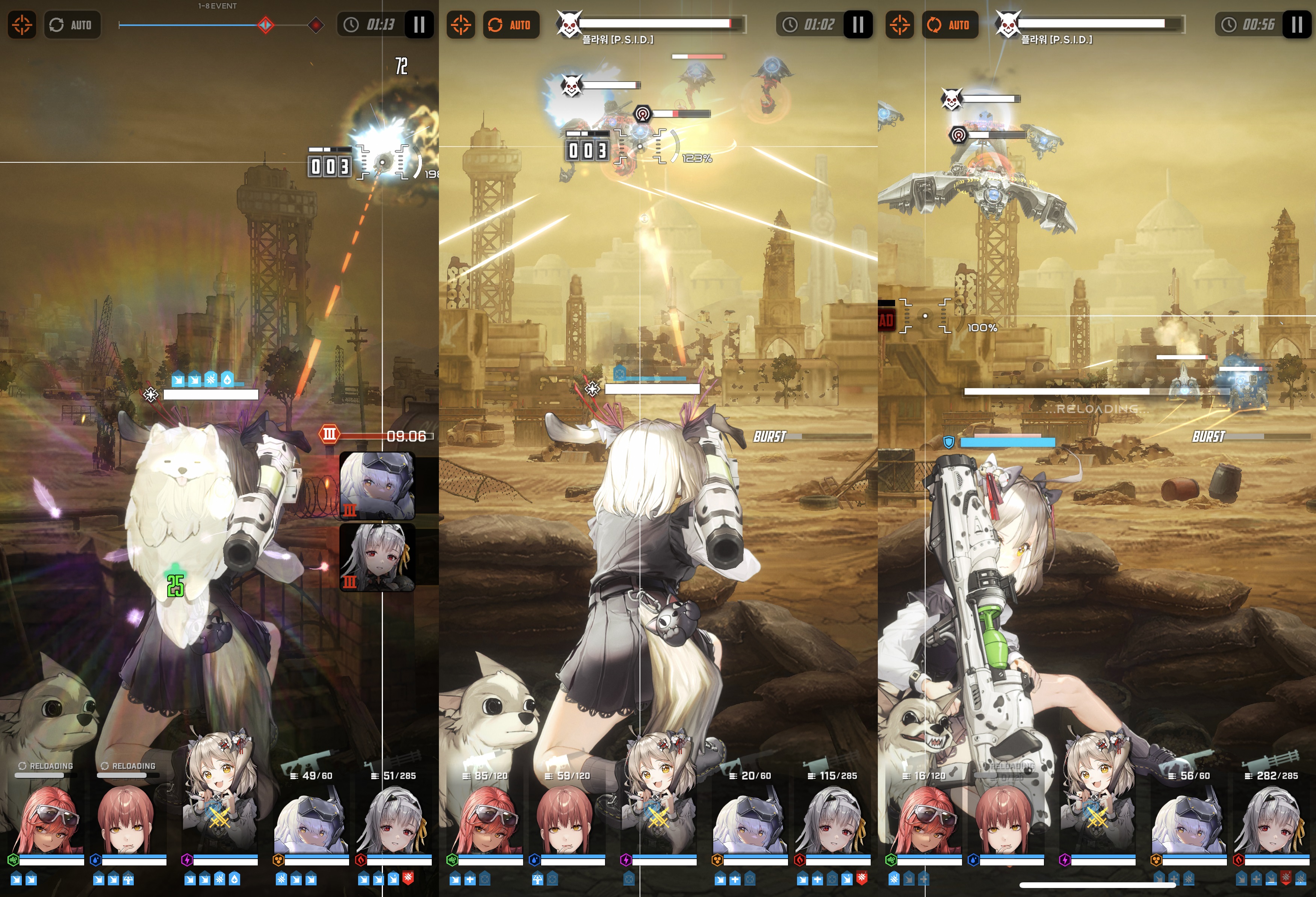This screenshot has height=897, width=1316.
Task: Click the crosshair button beside the grey AUTO
Action: pos(22,25)
